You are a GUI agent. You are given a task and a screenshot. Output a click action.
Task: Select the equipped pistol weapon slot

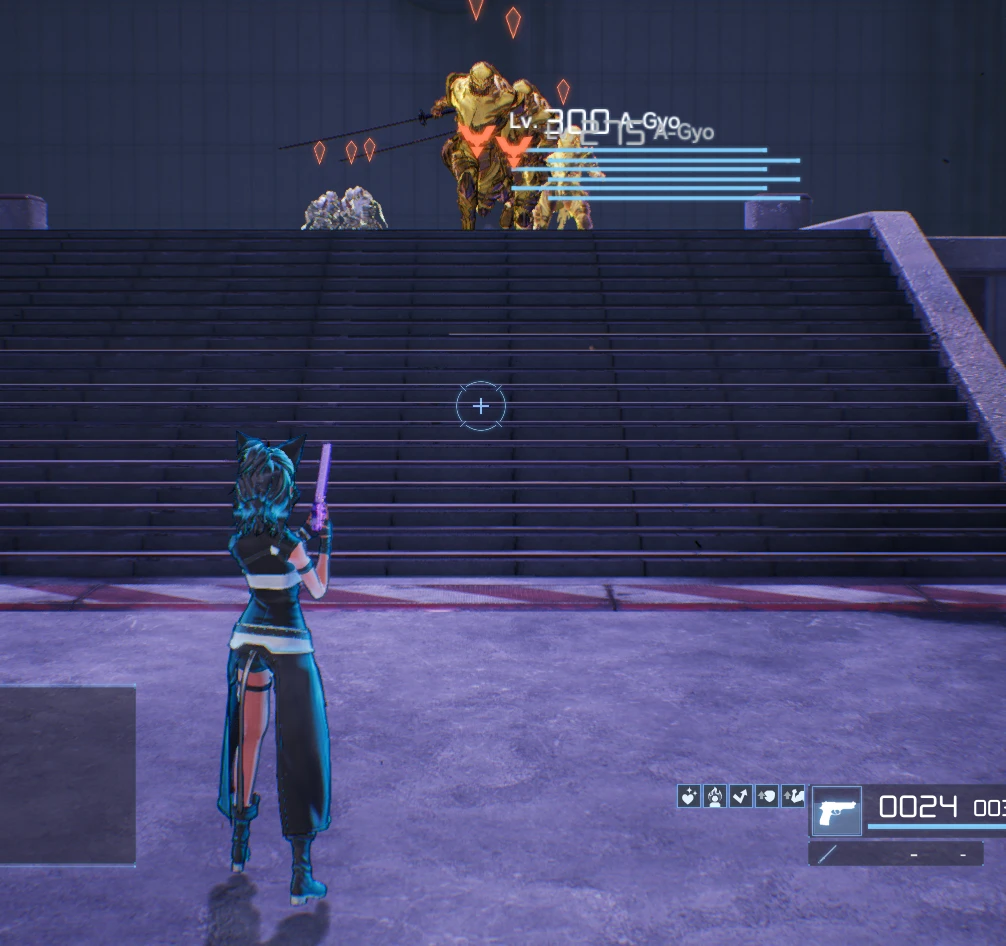coord(836,811)
